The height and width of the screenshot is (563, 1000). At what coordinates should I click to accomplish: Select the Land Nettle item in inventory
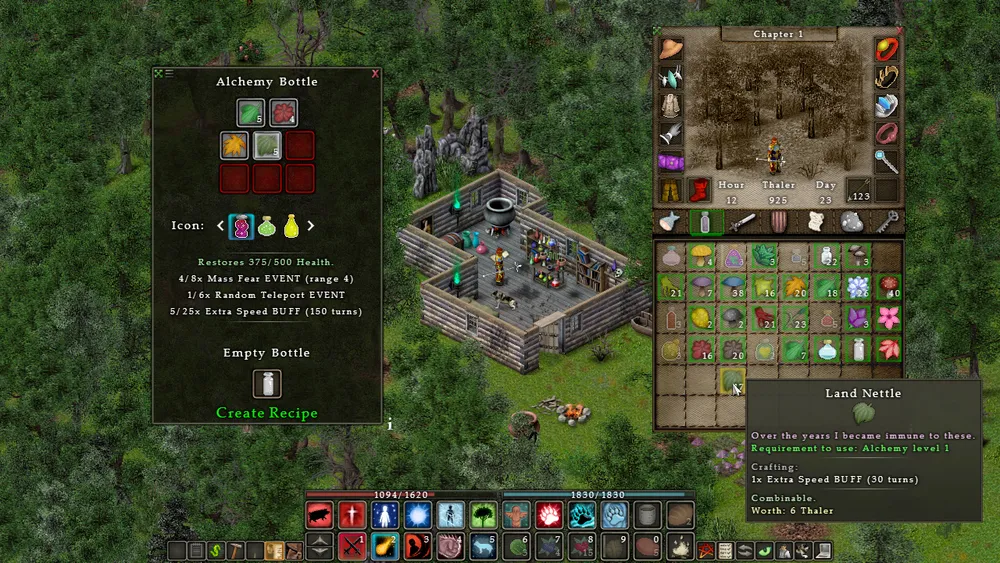pyautogui.click(x=732, y=381)
